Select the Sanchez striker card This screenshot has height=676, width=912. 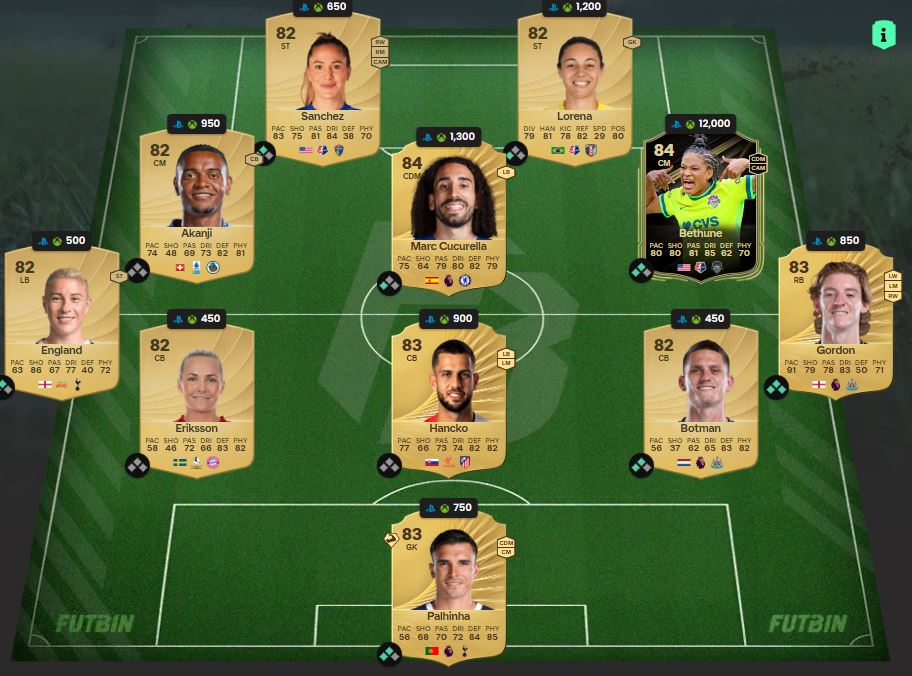point(322,85)
